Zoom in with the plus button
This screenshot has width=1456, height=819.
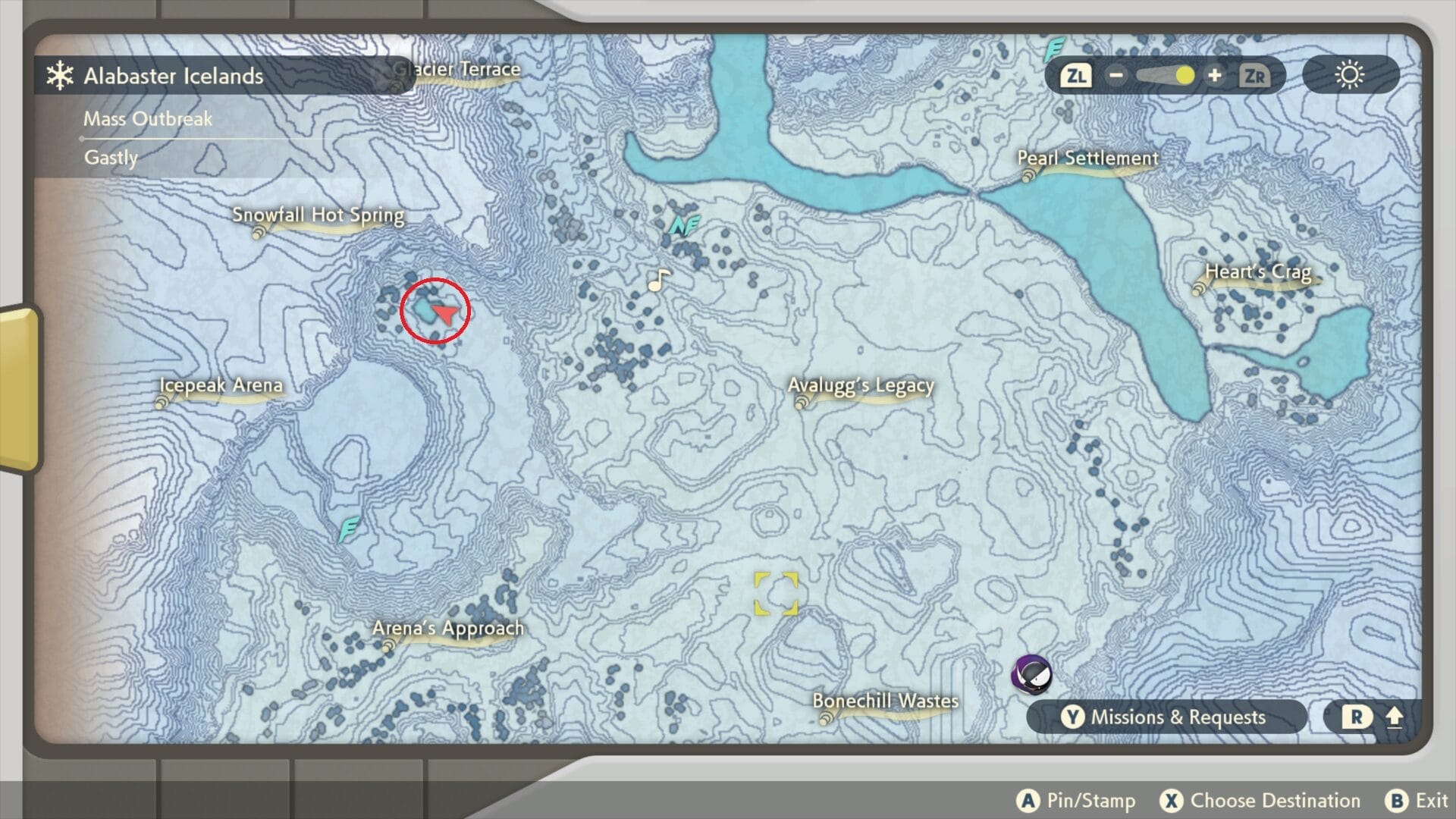click(x=1214, y=76)
